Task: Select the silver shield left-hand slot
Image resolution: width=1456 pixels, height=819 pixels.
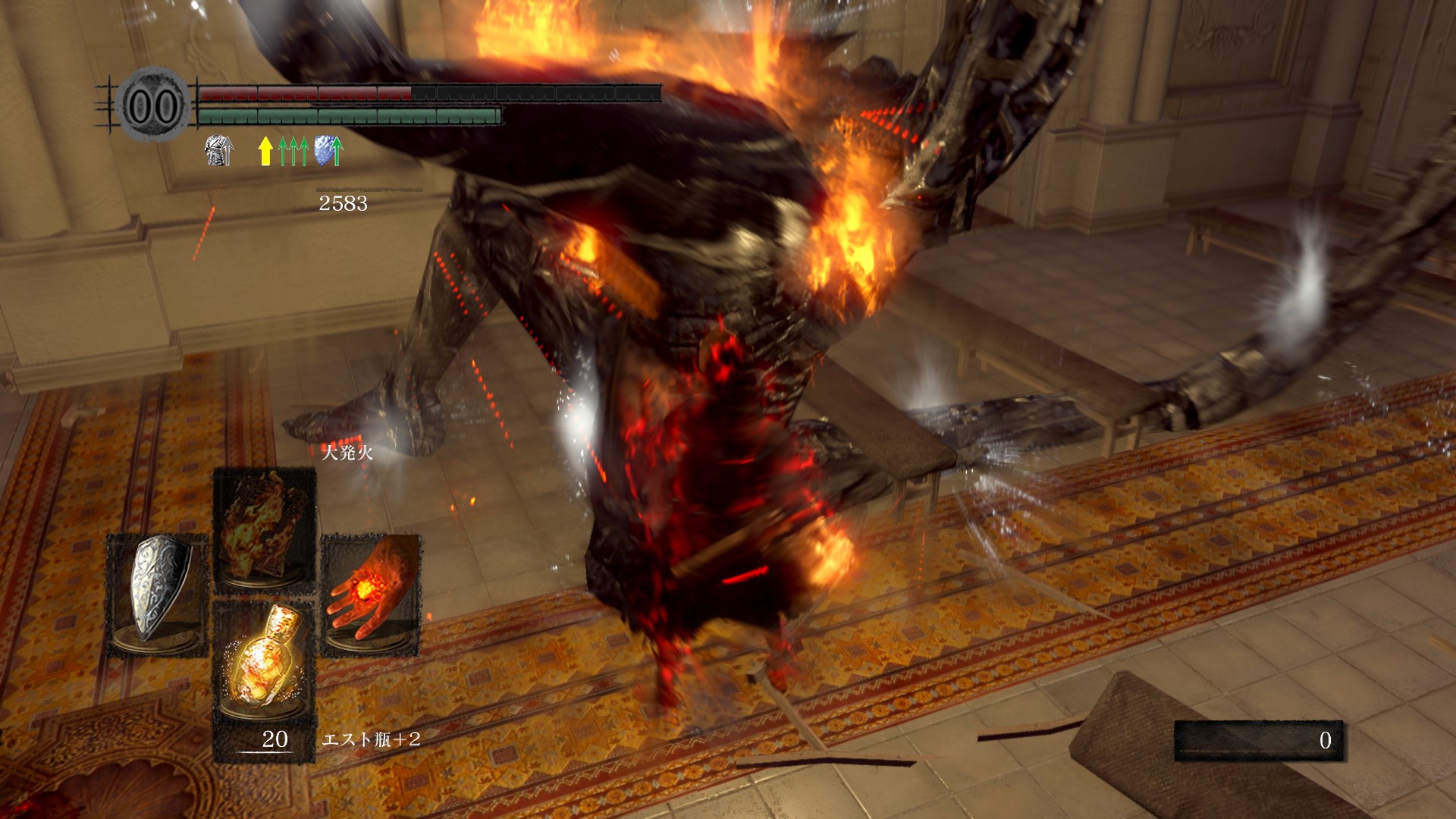Action: click(x=158, y=594)
